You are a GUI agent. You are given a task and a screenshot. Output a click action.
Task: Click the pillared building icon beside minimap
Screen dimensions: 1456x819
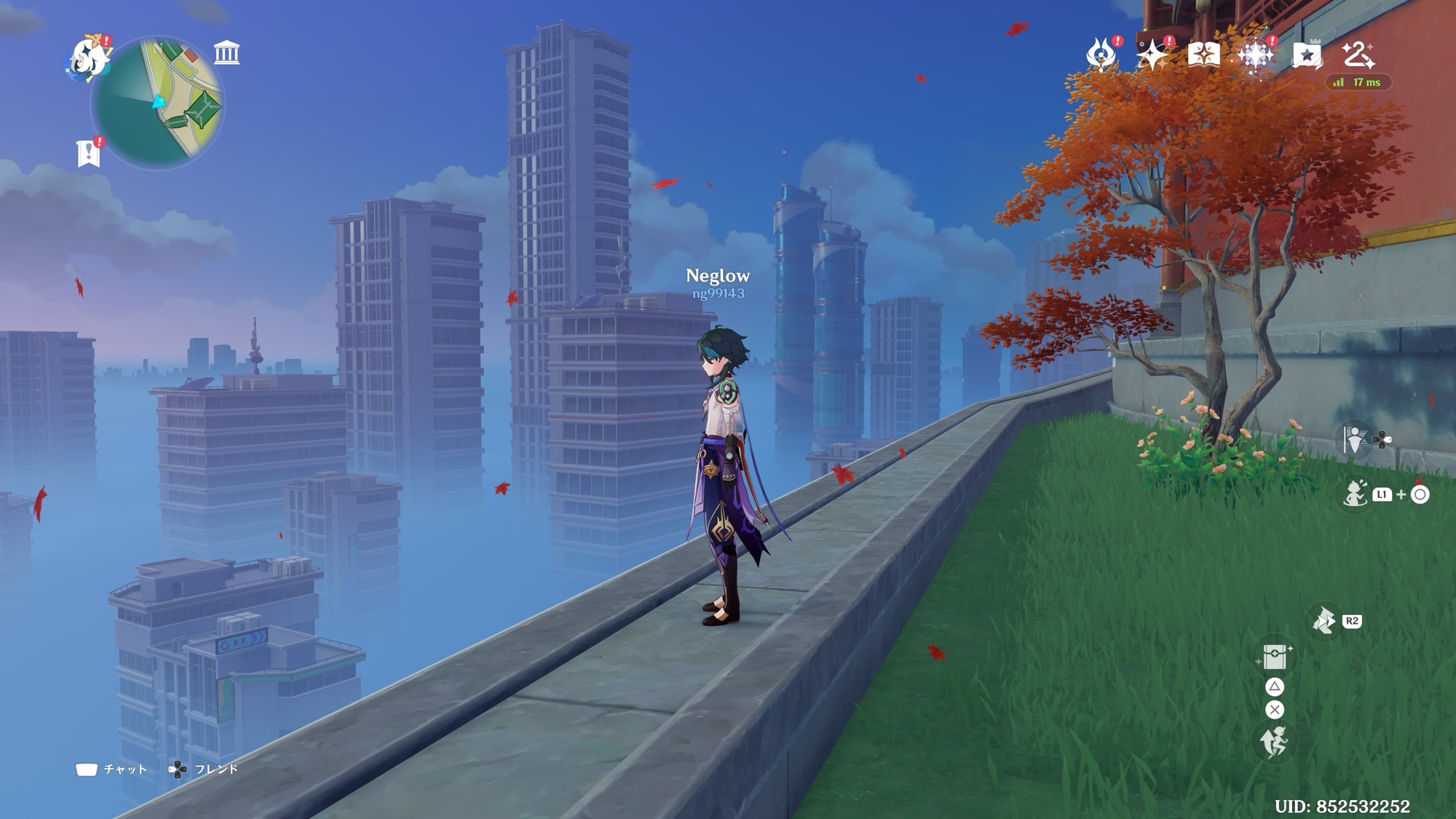226,53
